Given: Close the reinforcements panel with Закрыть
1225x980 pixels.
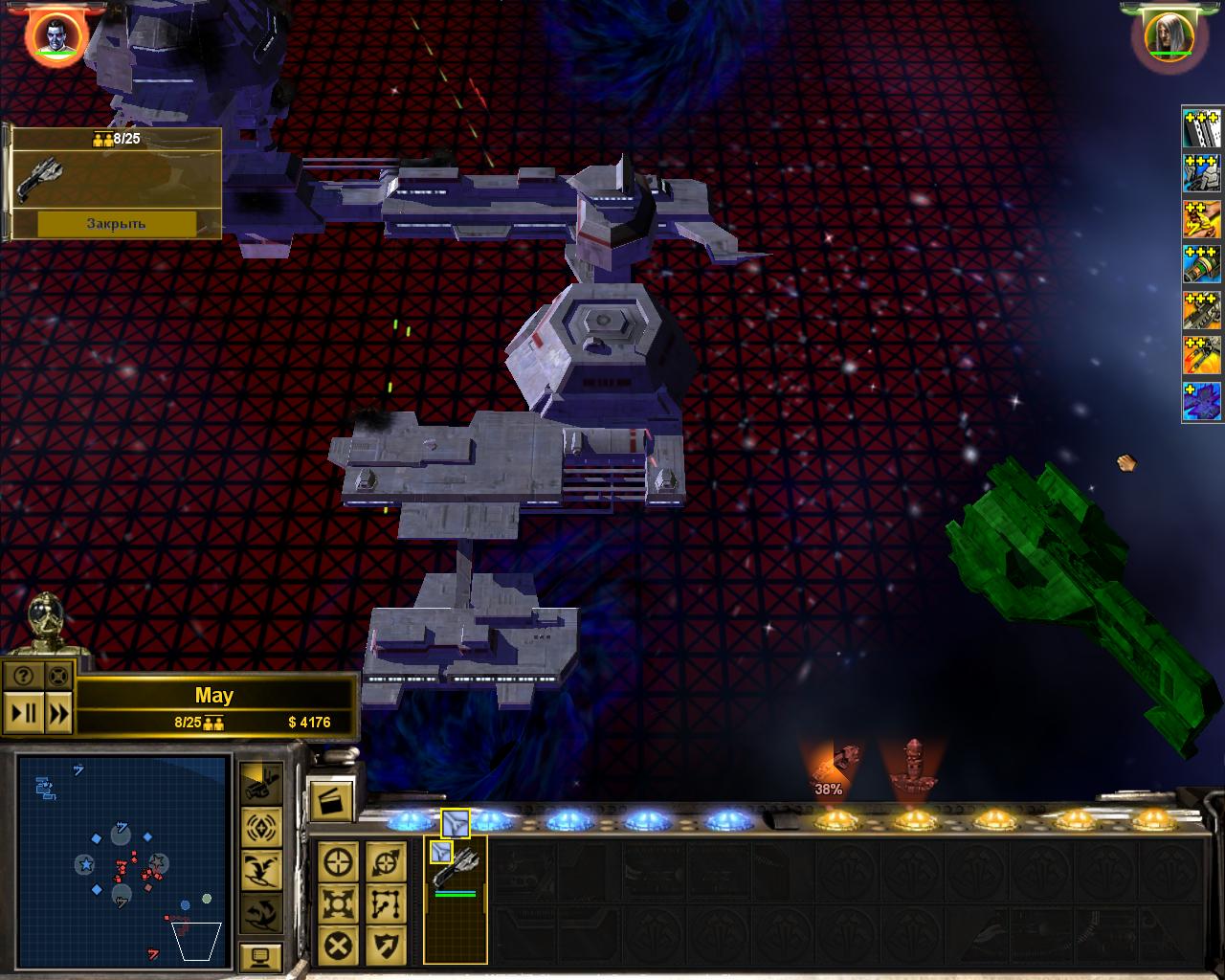Looking at the screenshot, I should pos(117,223).
